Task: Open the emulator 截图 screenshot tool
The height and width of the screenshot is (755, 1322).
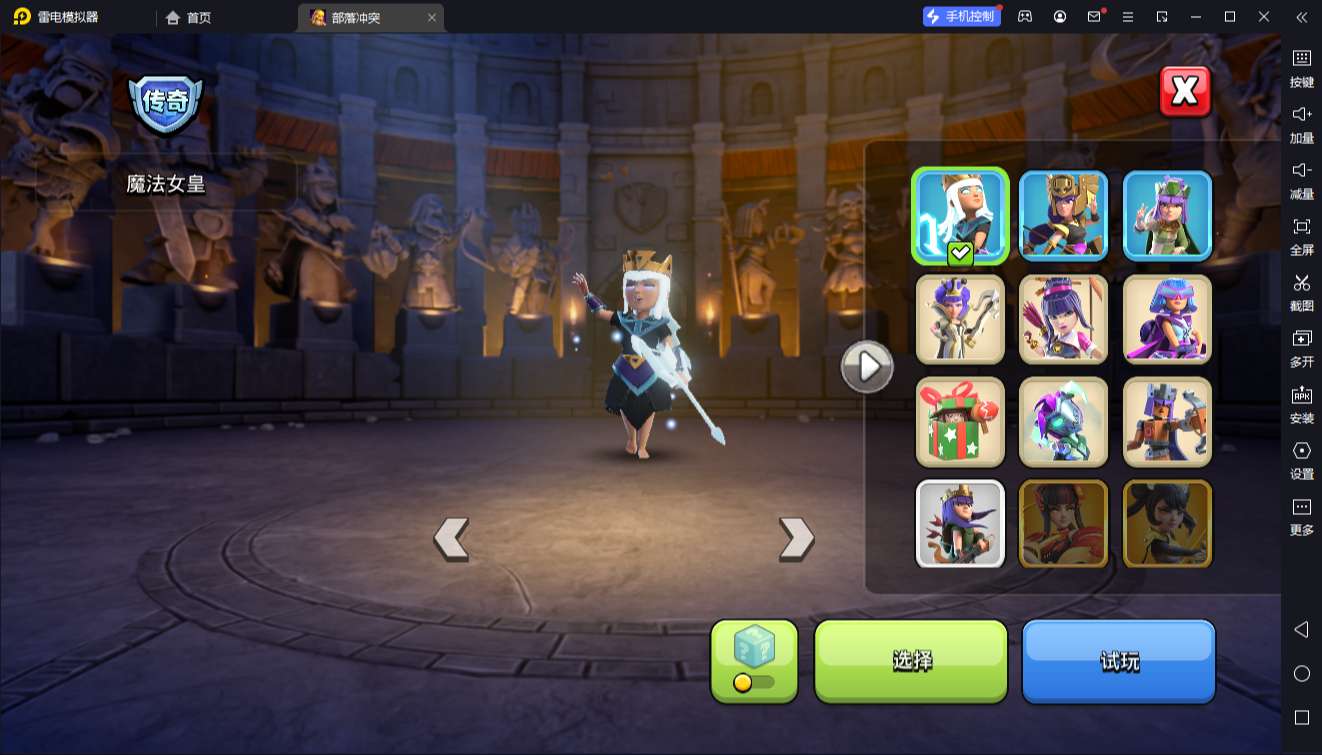Action: [x=1301, y=292]
